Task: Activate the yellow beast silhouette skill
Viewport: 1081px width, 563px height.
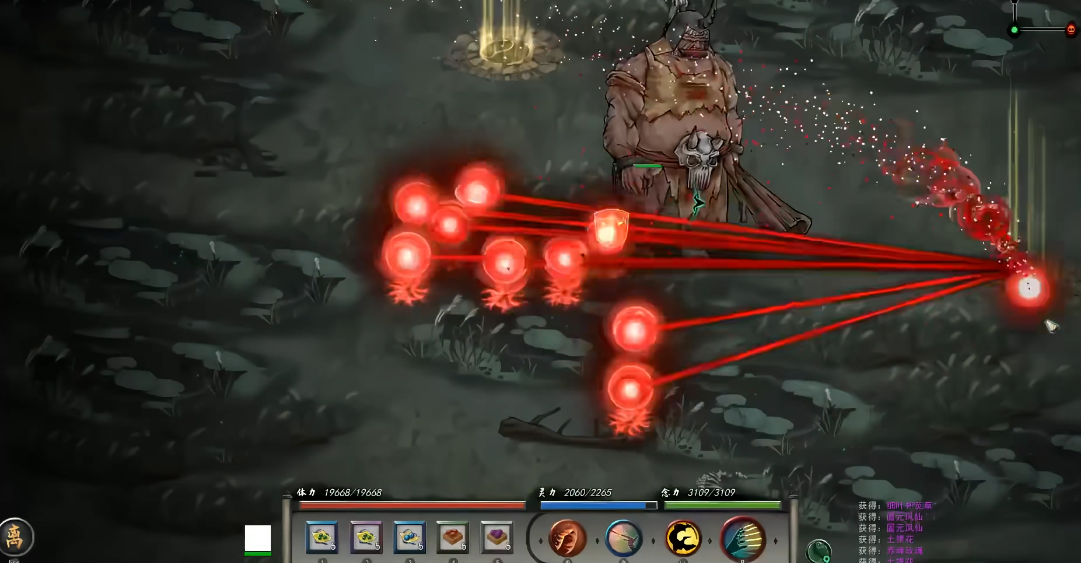Action: tap(683, 539)
